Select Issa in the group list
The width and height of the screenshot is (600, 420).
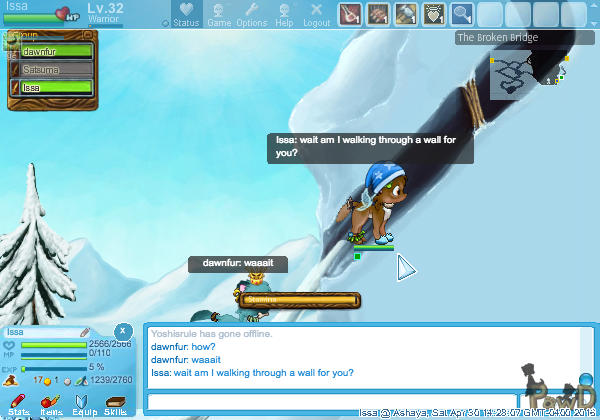(55, 88)
